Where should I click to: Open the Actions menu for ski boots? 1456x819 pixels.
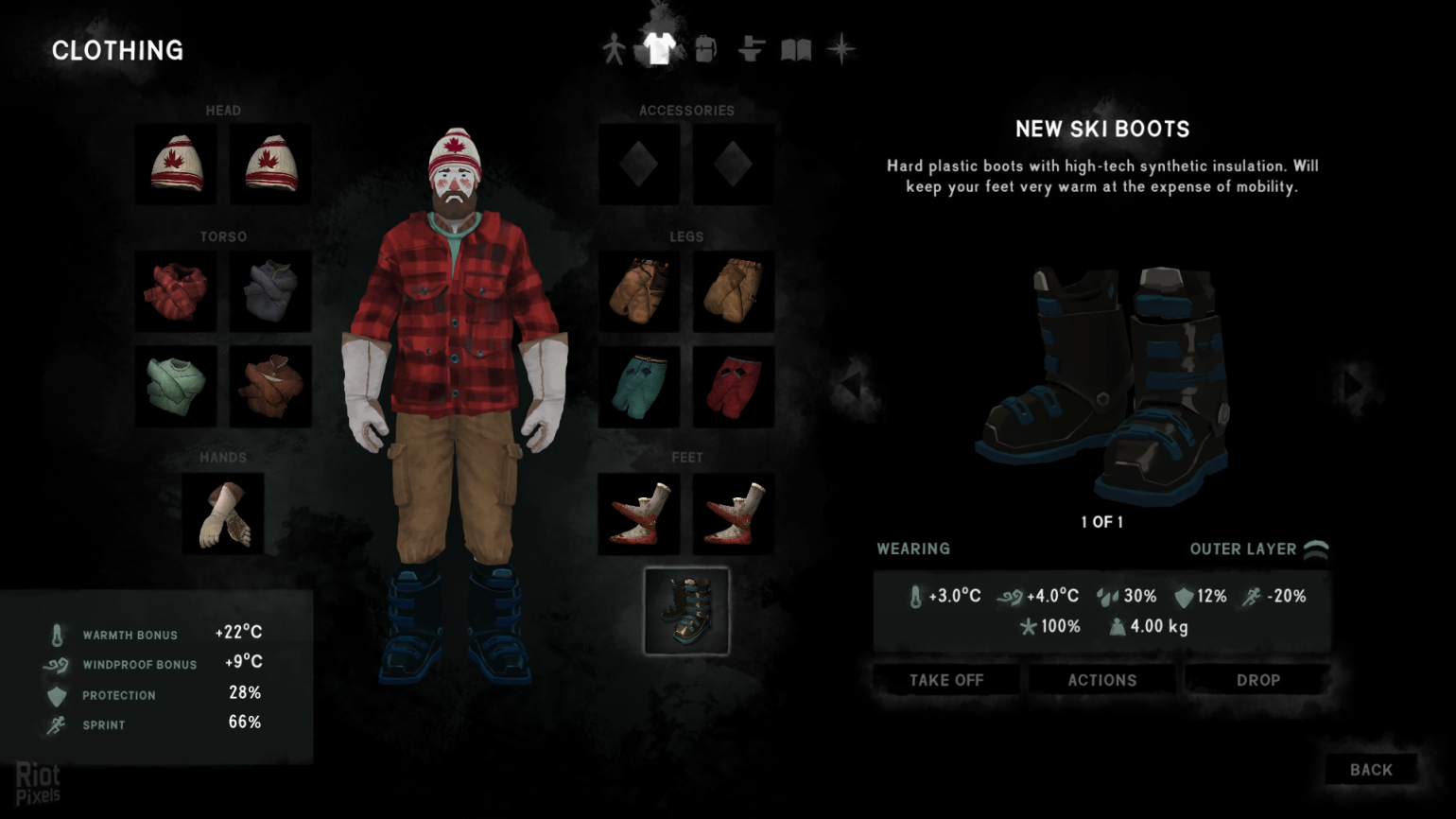1102,680
